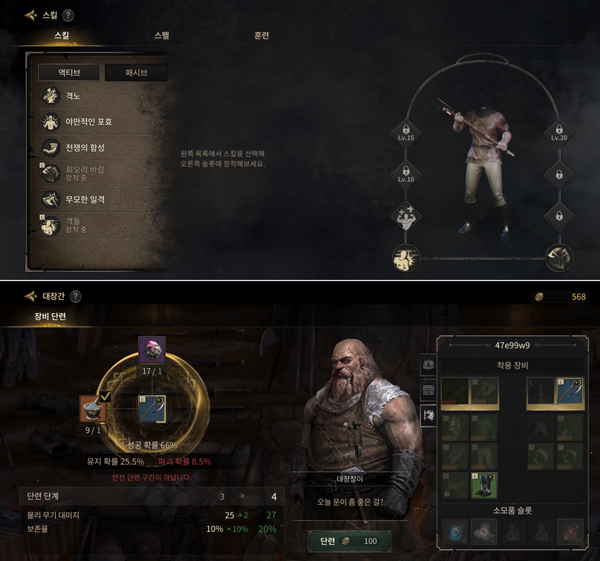Select the 전쟁의 함성 skill
The image size is (600, 561).
click(83, 148)
